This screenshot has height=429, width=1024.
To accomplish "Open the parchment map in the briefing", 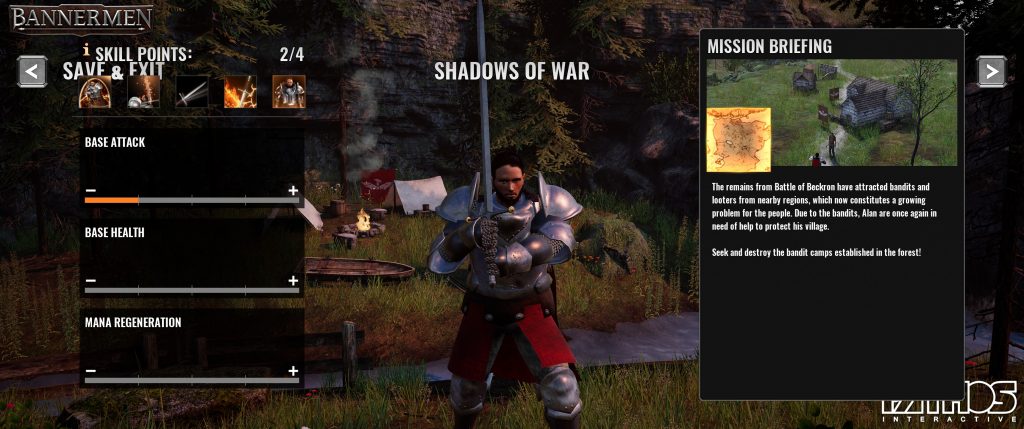I will pyautogui.click(x=738, y=139).
